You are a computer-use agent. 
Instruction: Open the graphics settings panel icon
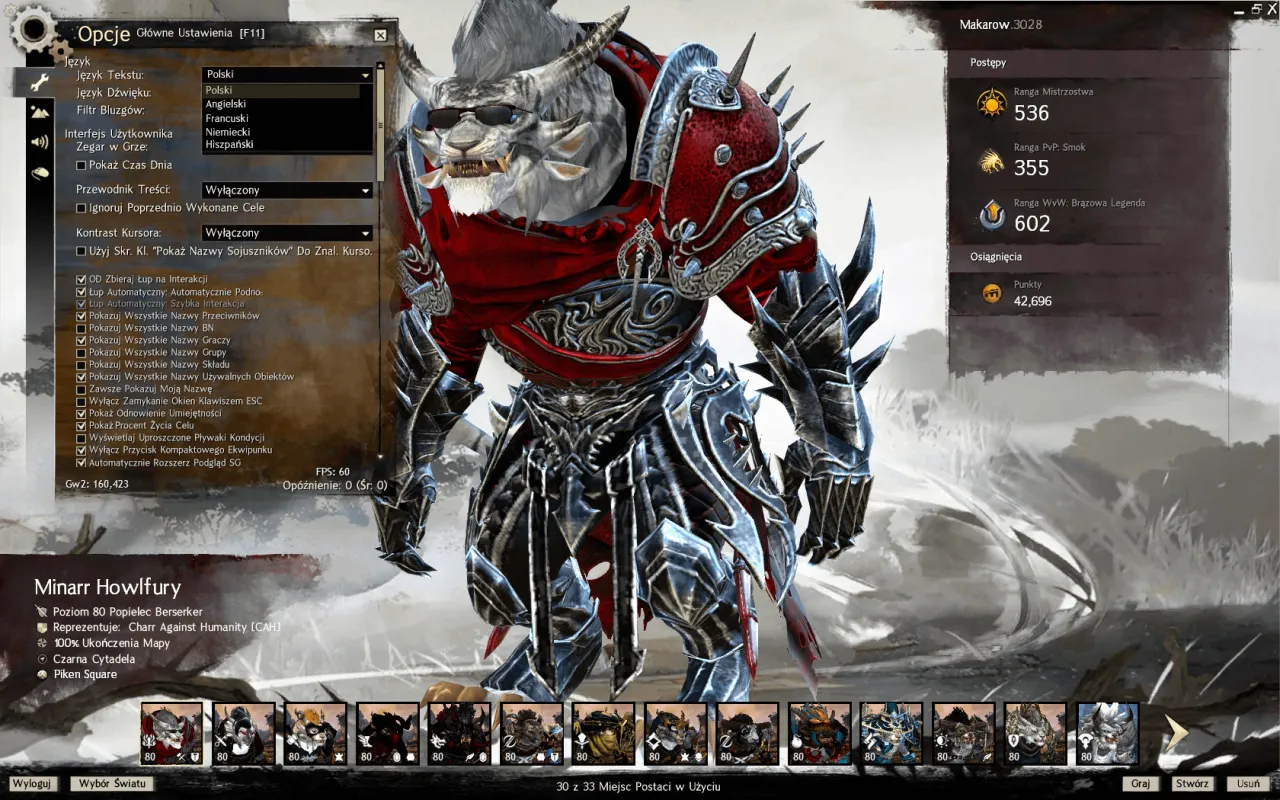point(40,113)
